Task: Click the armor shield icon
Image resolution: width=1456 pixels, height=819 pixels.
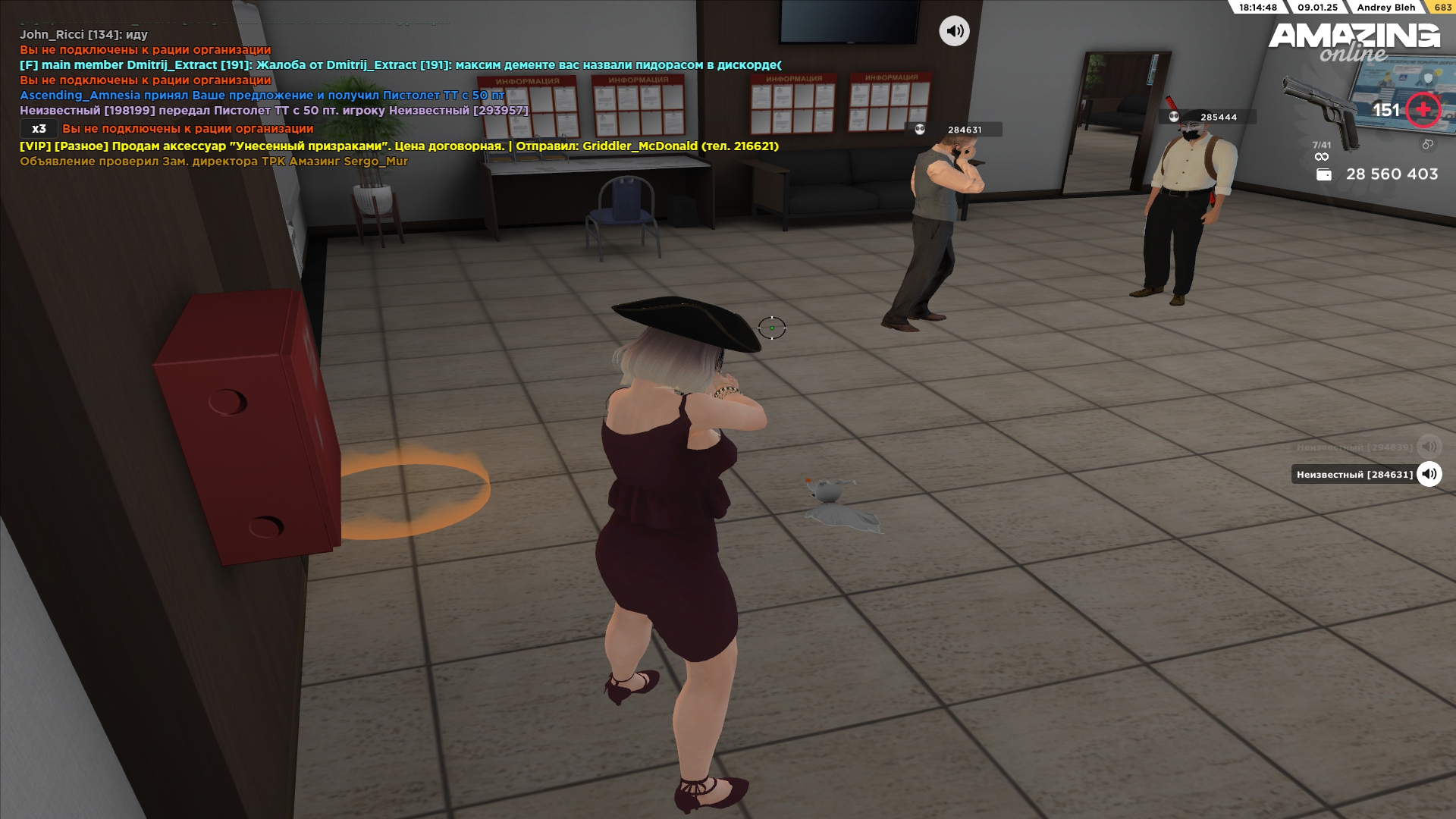Action: coord(1429,78)
